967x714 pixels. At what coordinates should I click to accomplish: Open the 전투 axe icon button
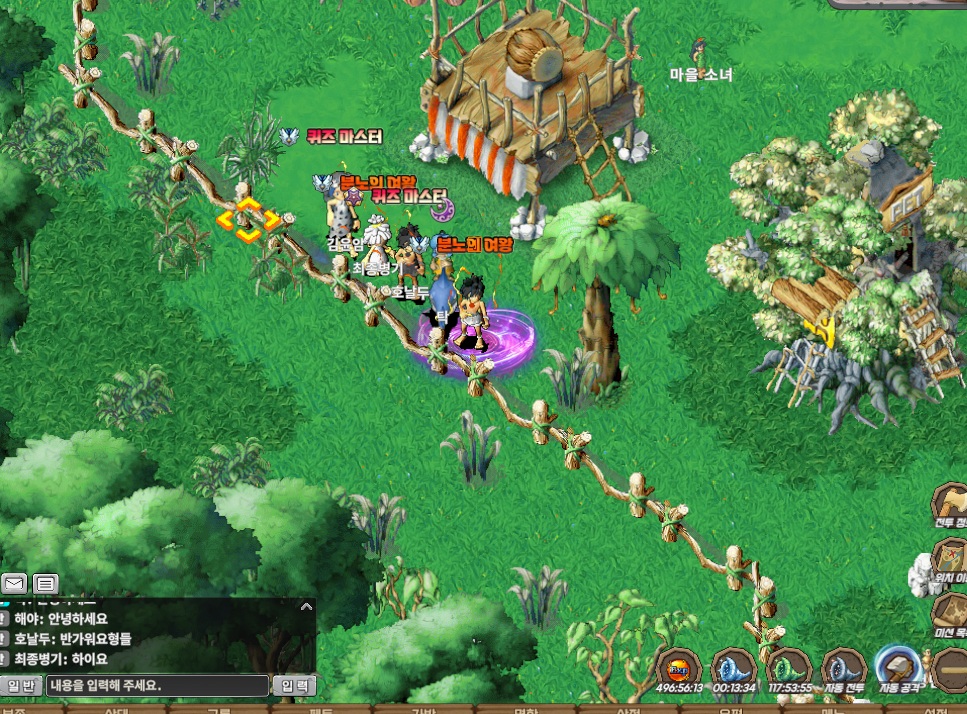point(950,503)
